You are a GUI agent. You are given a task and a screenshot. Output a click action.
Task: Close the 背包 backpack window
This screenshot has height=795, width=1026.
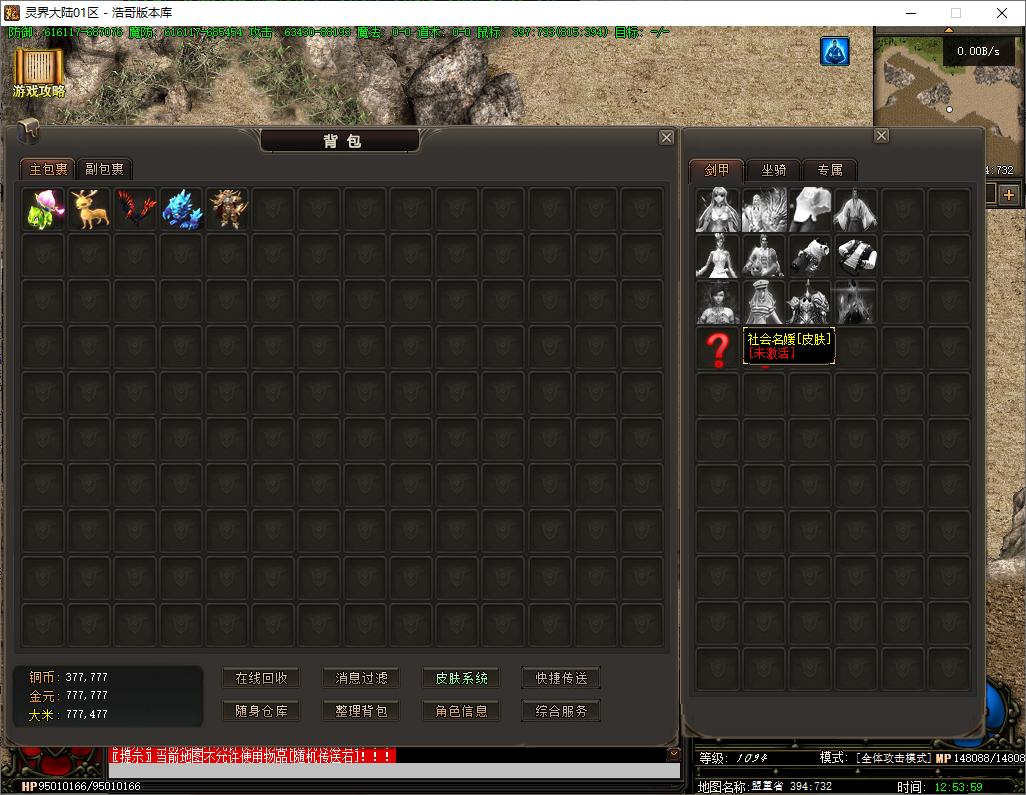pyautogui.click(x=666, y=138)
